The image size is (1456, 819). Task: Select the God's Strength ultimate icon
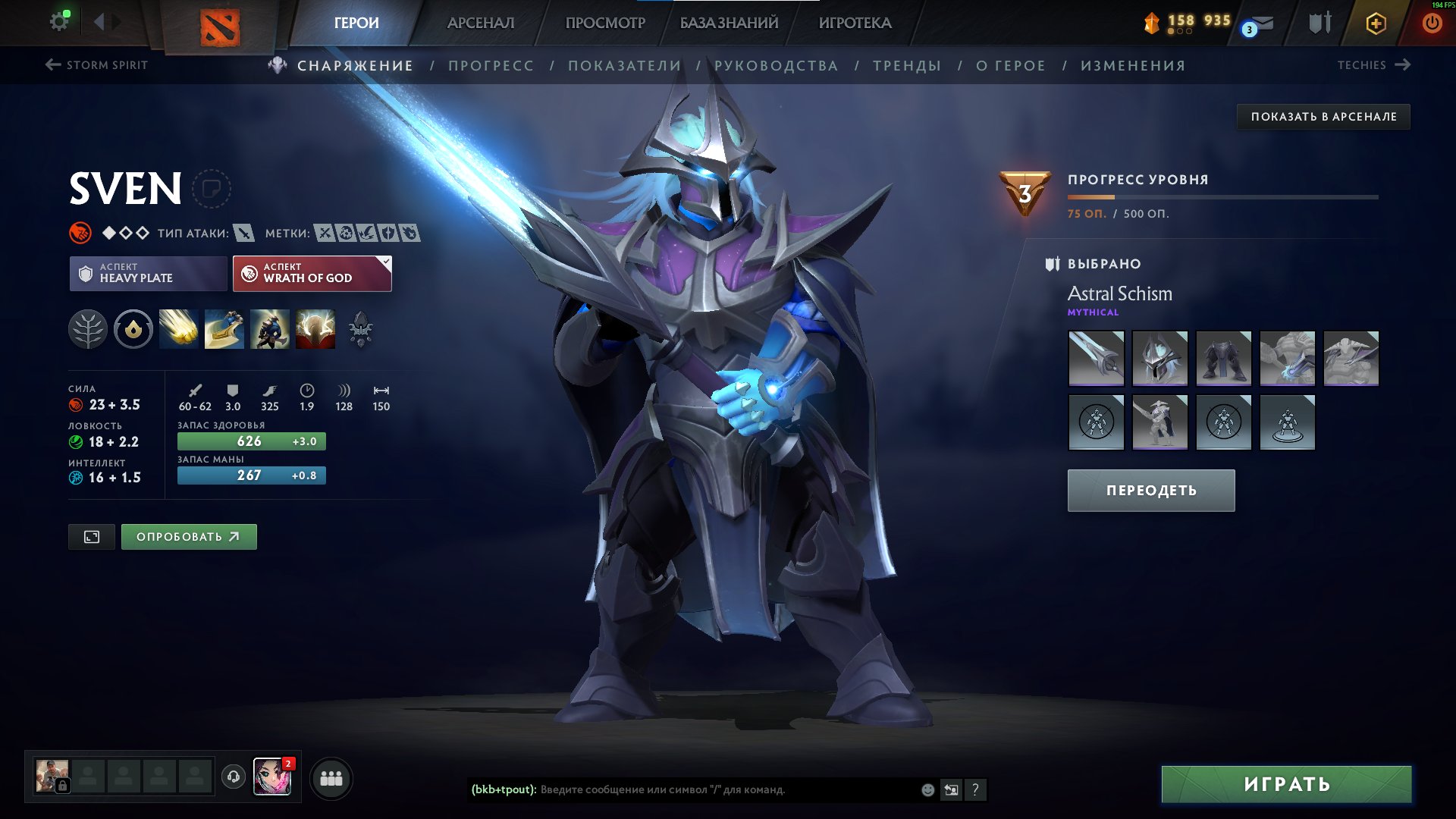point(315,328)
